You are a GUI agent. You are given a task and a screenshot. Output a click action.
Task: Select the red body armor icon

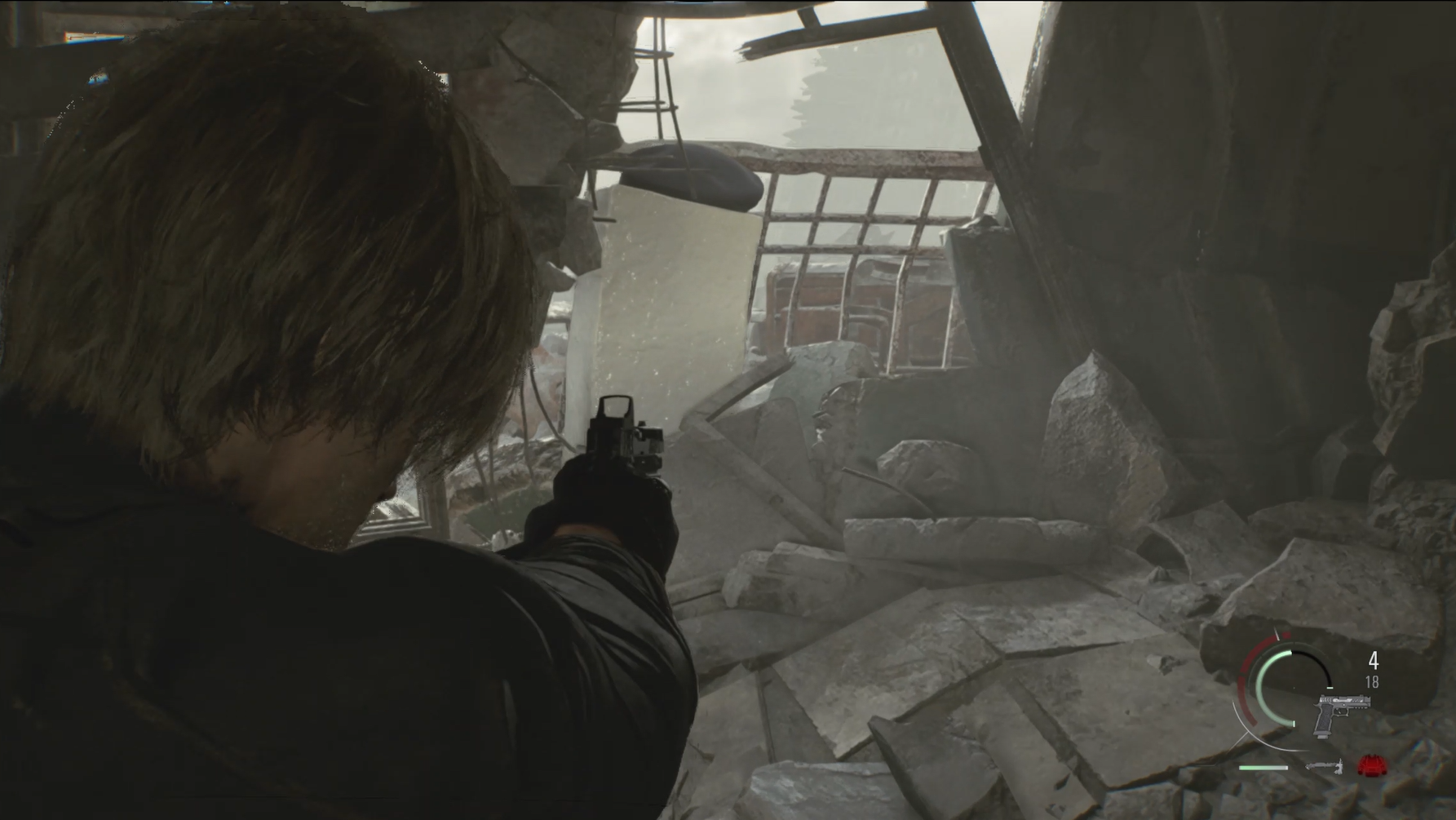click(x=1372, y=765)
